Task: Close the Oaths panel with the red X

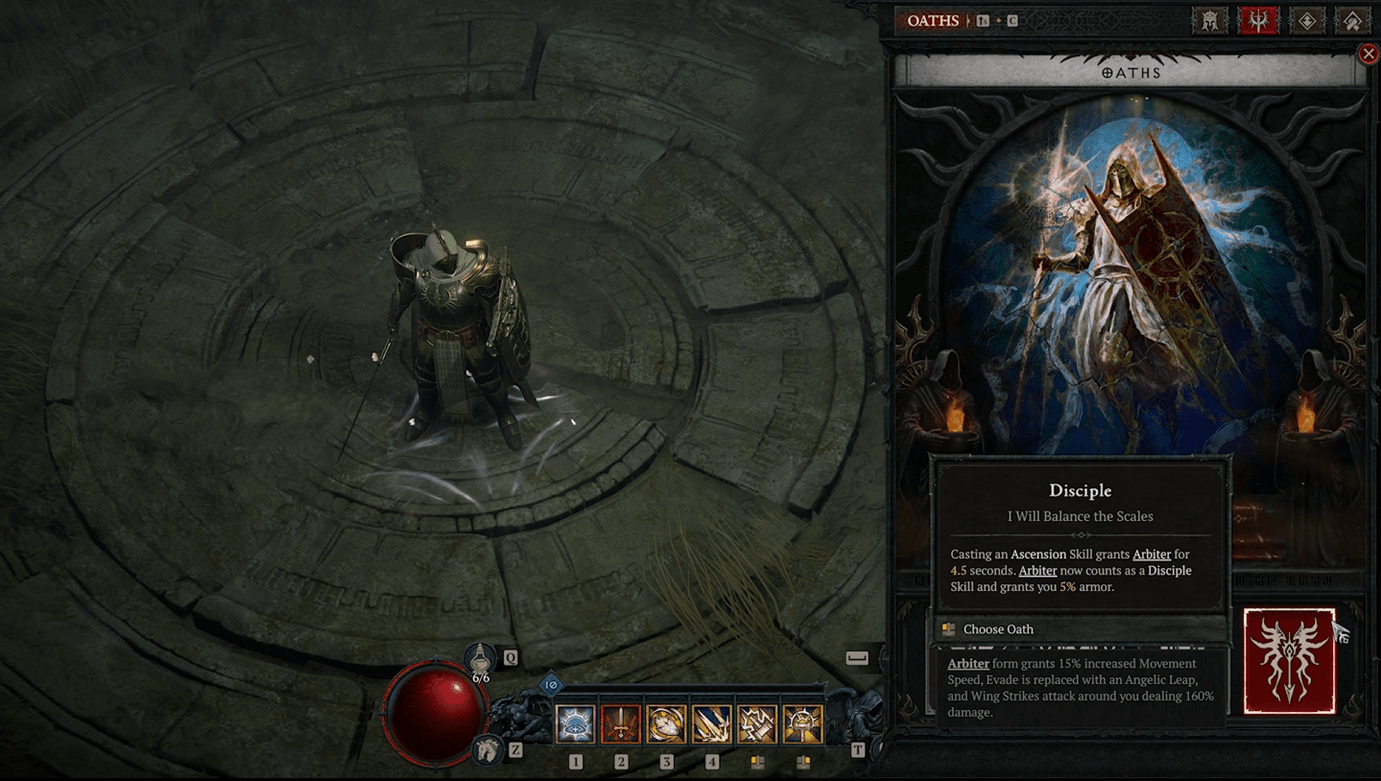Action: 1368,54
